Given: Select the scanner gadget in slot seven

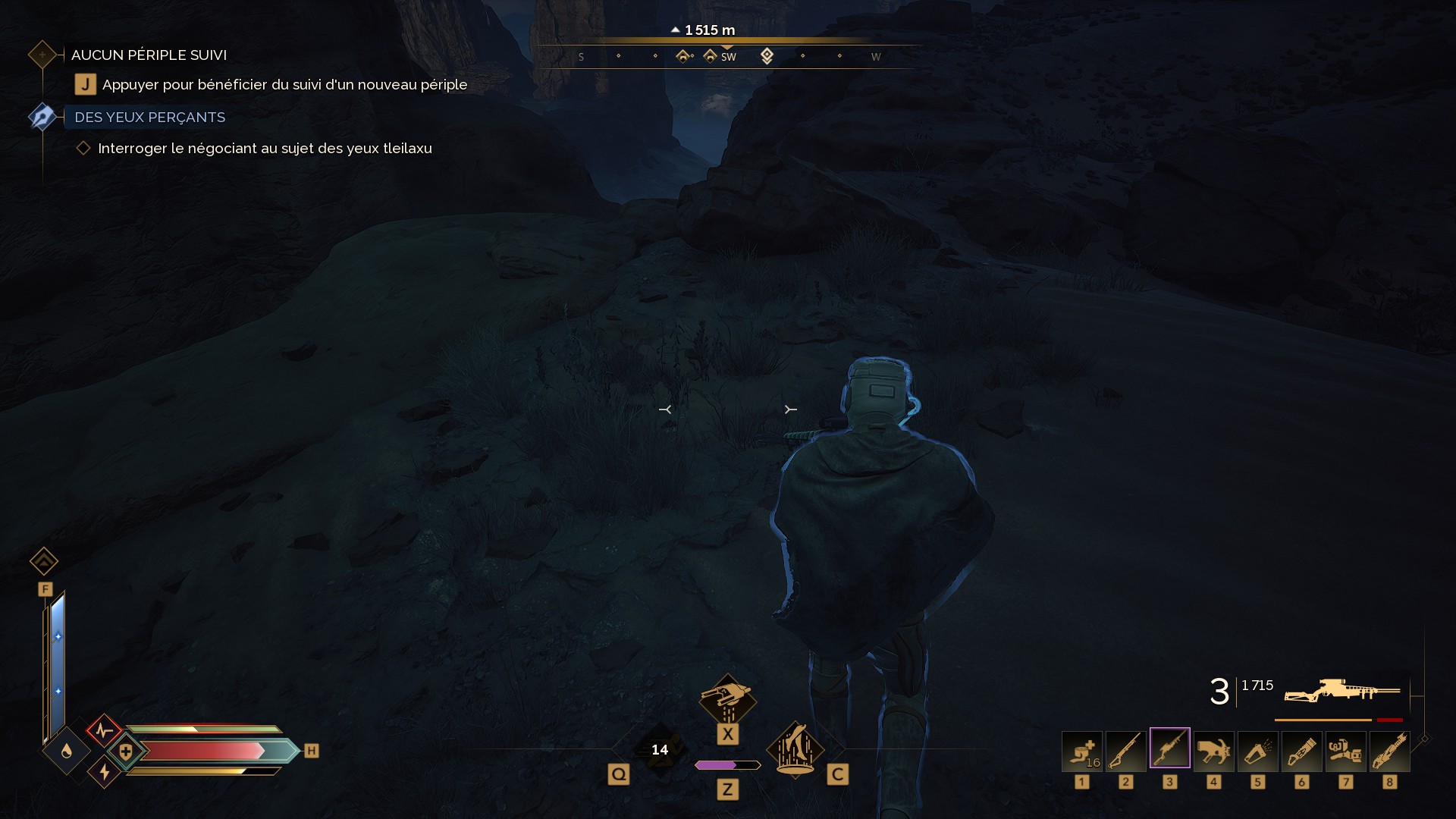Looking at the screenshot, I should point(1346,751).
